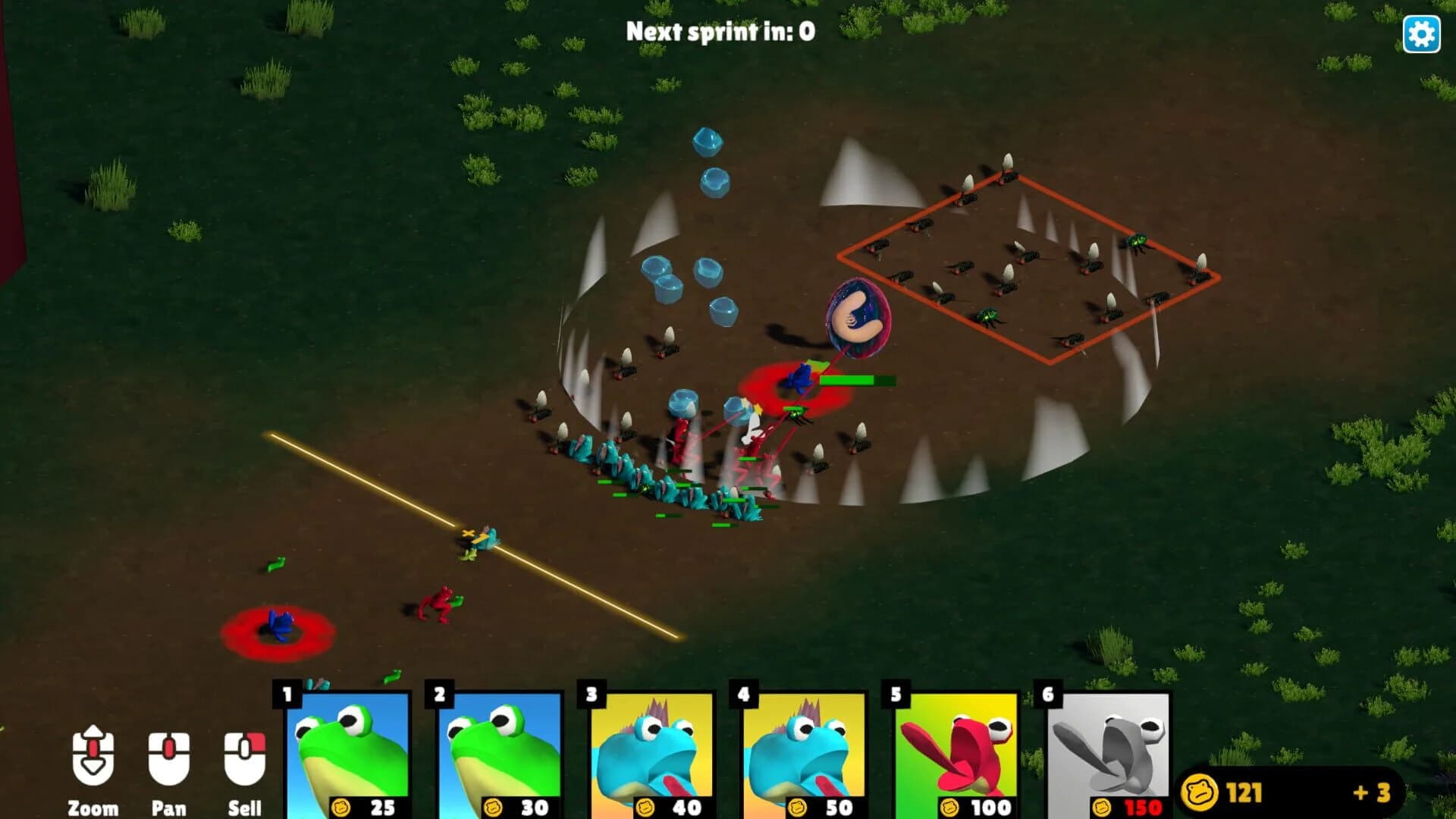Open the settings gear menu
Screen dimensions: 1456x819
coord(1422,33)
